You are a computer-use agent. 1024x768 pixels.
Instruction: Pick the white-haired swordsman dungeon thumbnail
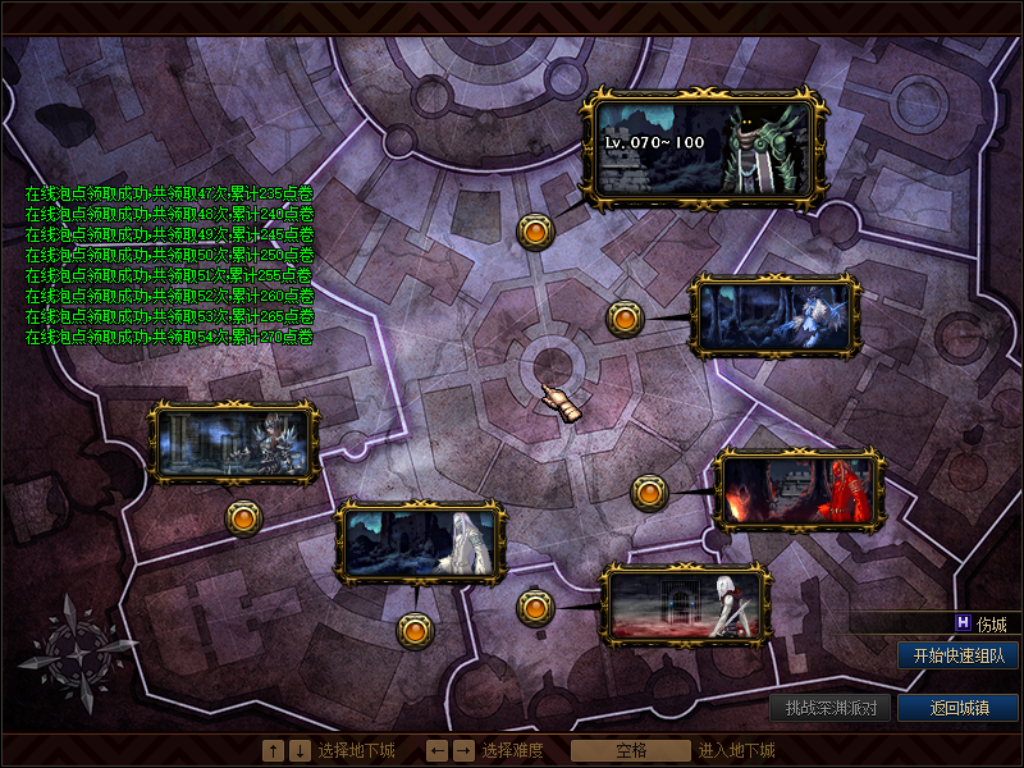(x=686, y=605)
